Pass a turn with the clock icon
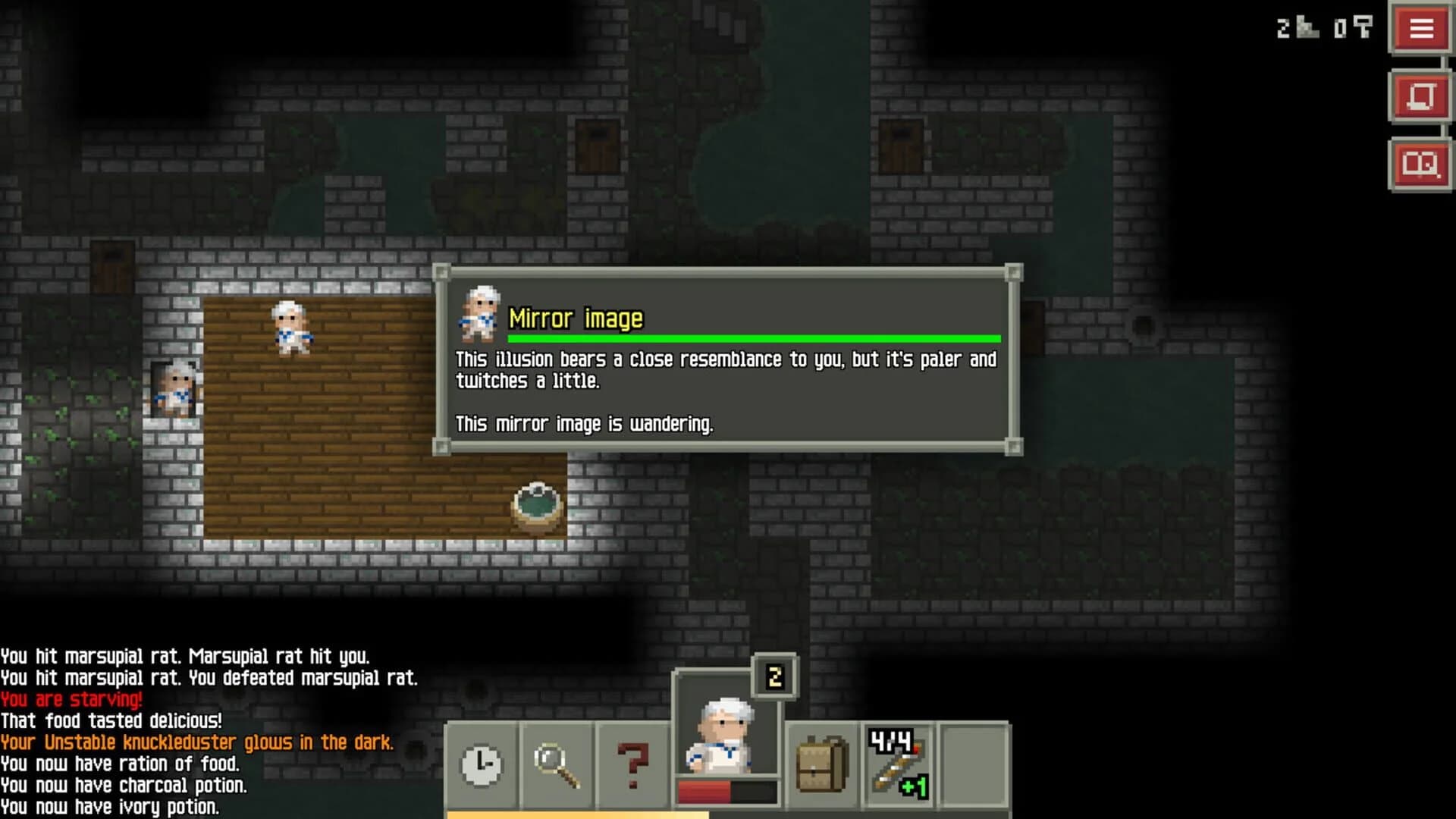Viewport: 1456px width, 819px height. point(484,762)
